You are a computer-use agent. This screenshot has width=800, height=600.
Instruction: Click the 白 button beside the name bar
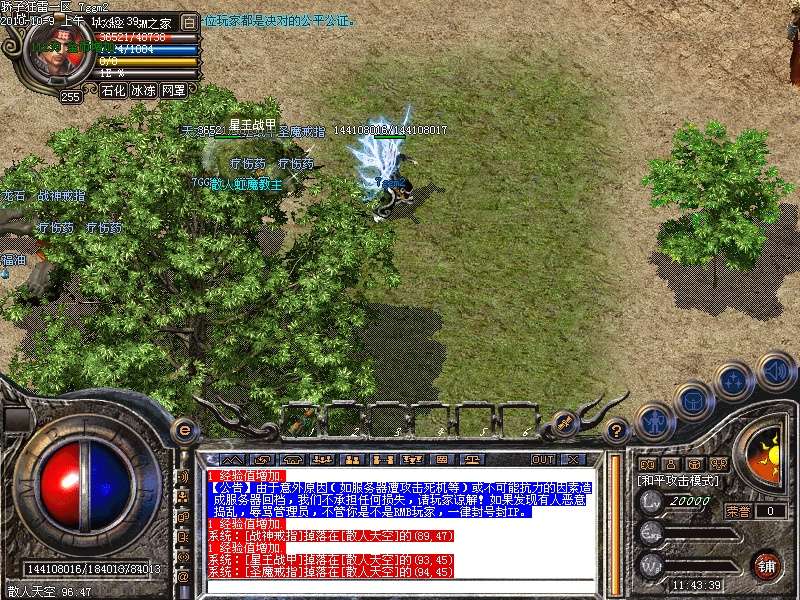[190, 22]
